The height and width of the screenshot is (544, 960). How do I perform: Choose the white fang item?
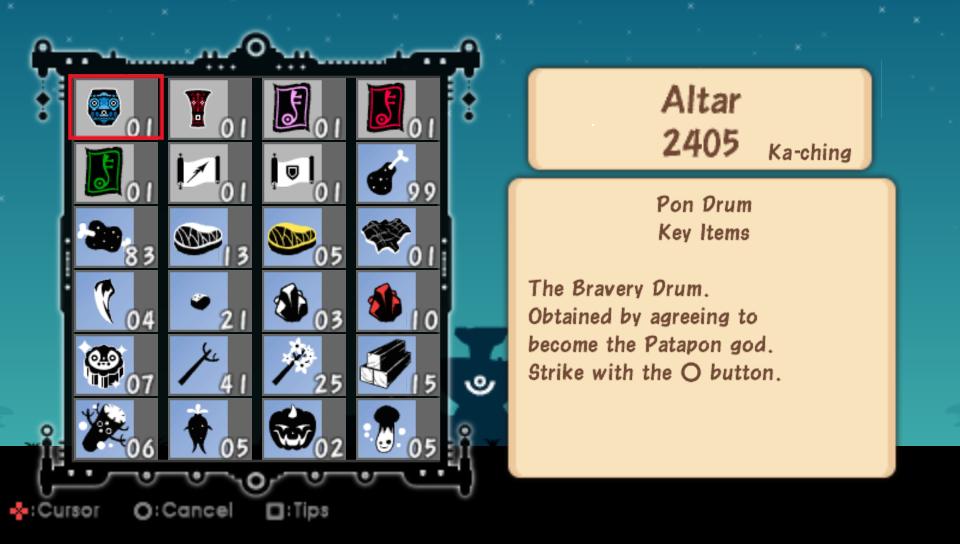[114, 300]
